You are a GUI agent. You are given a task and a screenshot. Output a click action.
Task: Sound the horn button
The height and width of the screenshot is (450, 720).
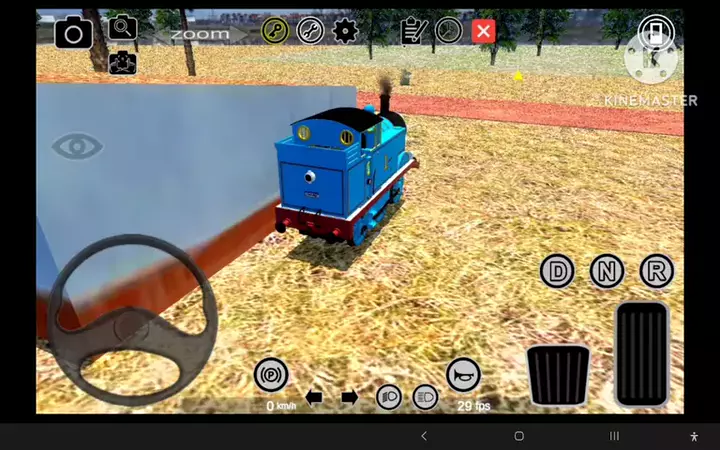pyautogui.click(x=463, y=375)
